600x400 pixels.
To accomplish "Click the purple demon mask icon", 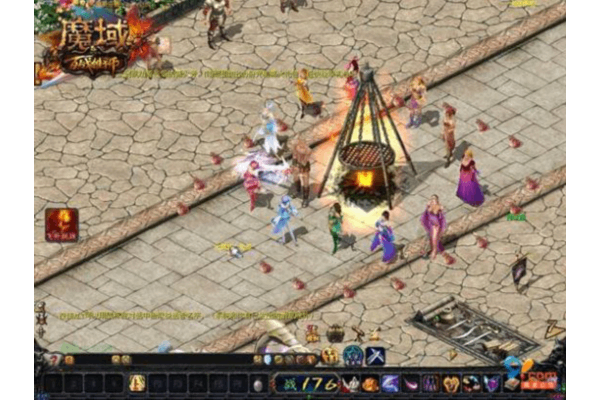I will 431,384.
